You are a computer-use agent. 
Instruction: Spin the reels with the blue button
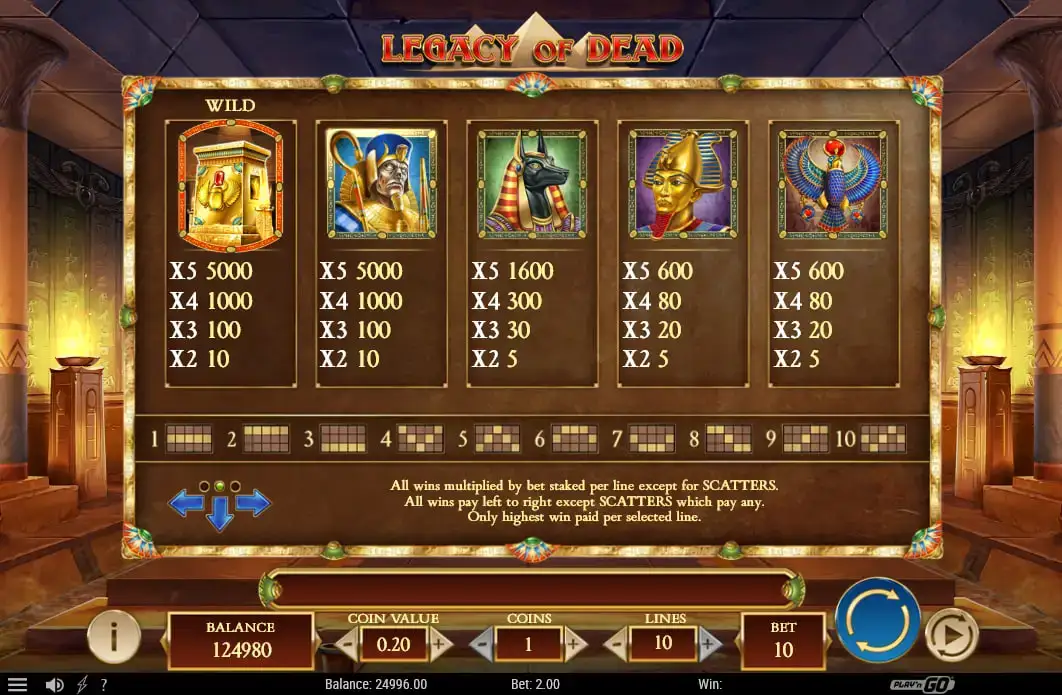click(877, 619)
